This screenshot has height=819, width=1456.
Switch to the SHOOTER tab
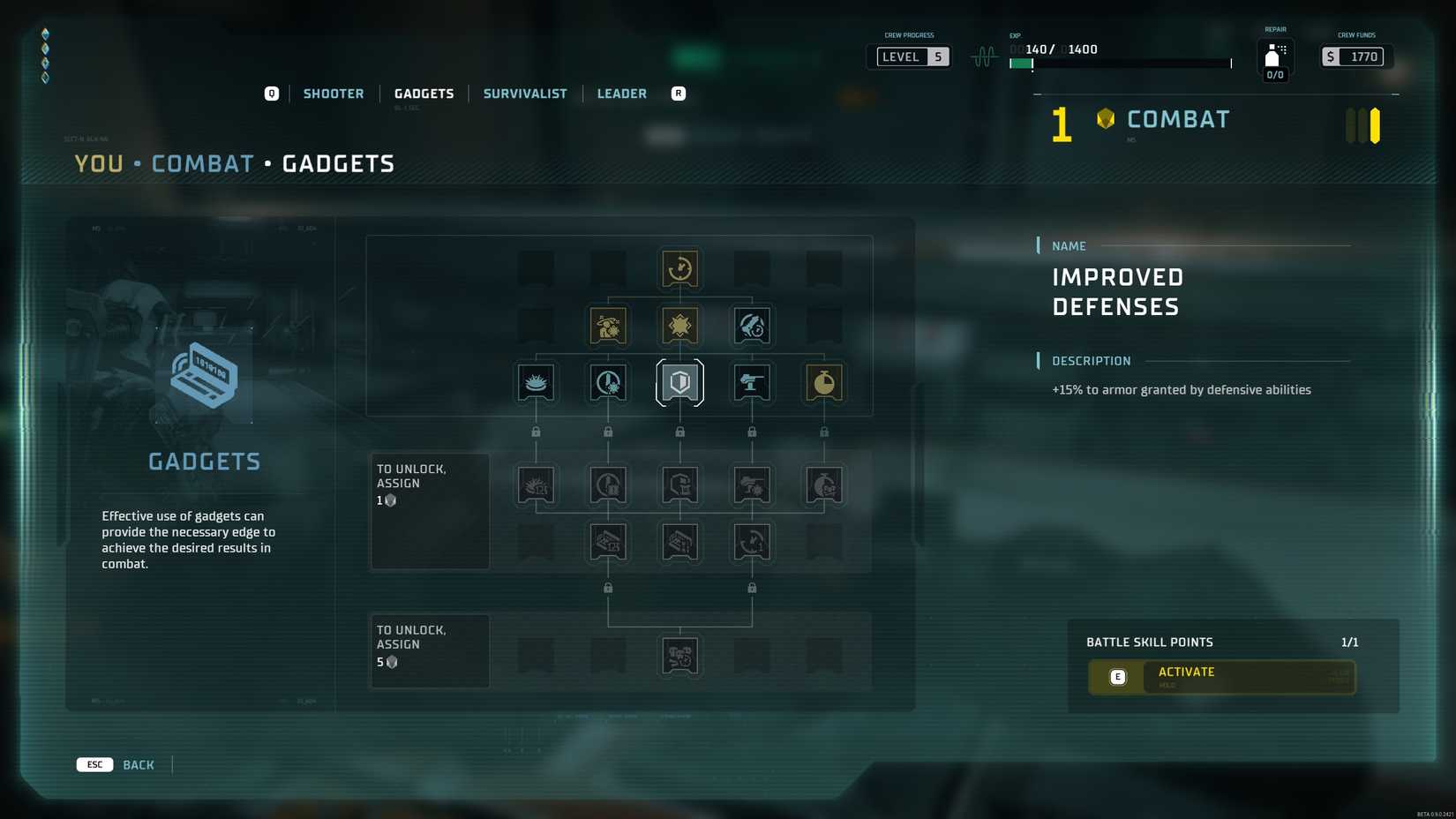[x=334, y=93]
